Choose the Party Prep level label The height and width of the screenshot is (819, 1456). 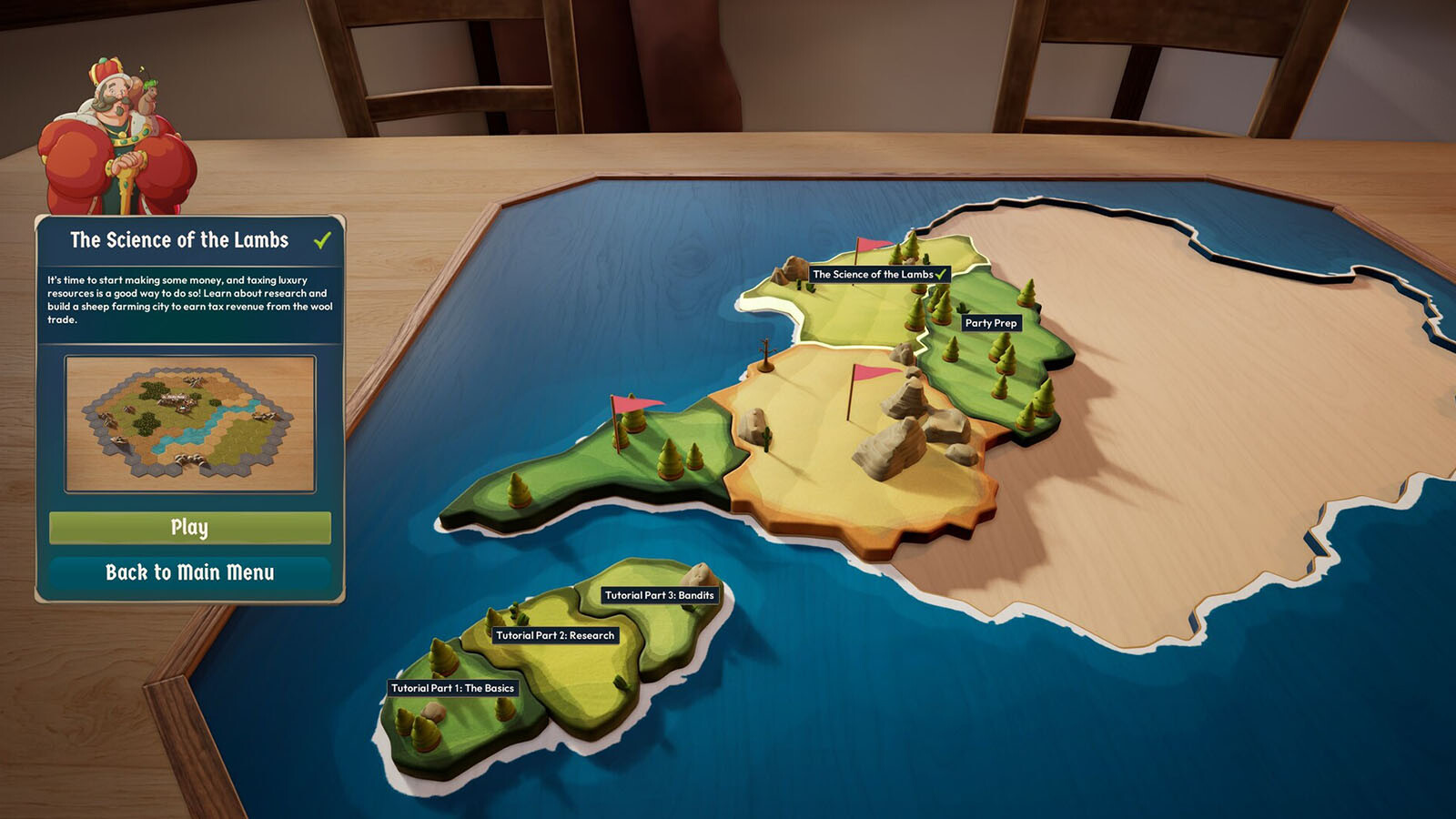pos(991,323)
